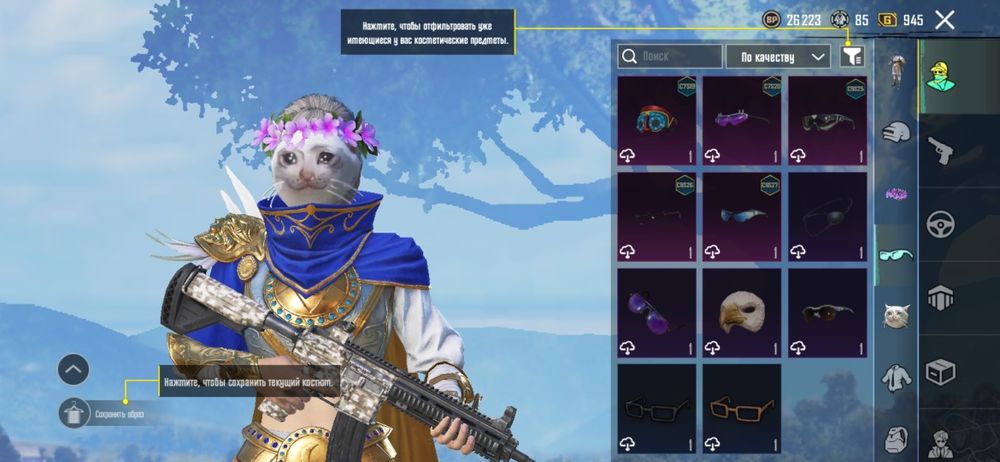Expand the round up-arrow button
1000x462 pixels.
tap(75, 370)
